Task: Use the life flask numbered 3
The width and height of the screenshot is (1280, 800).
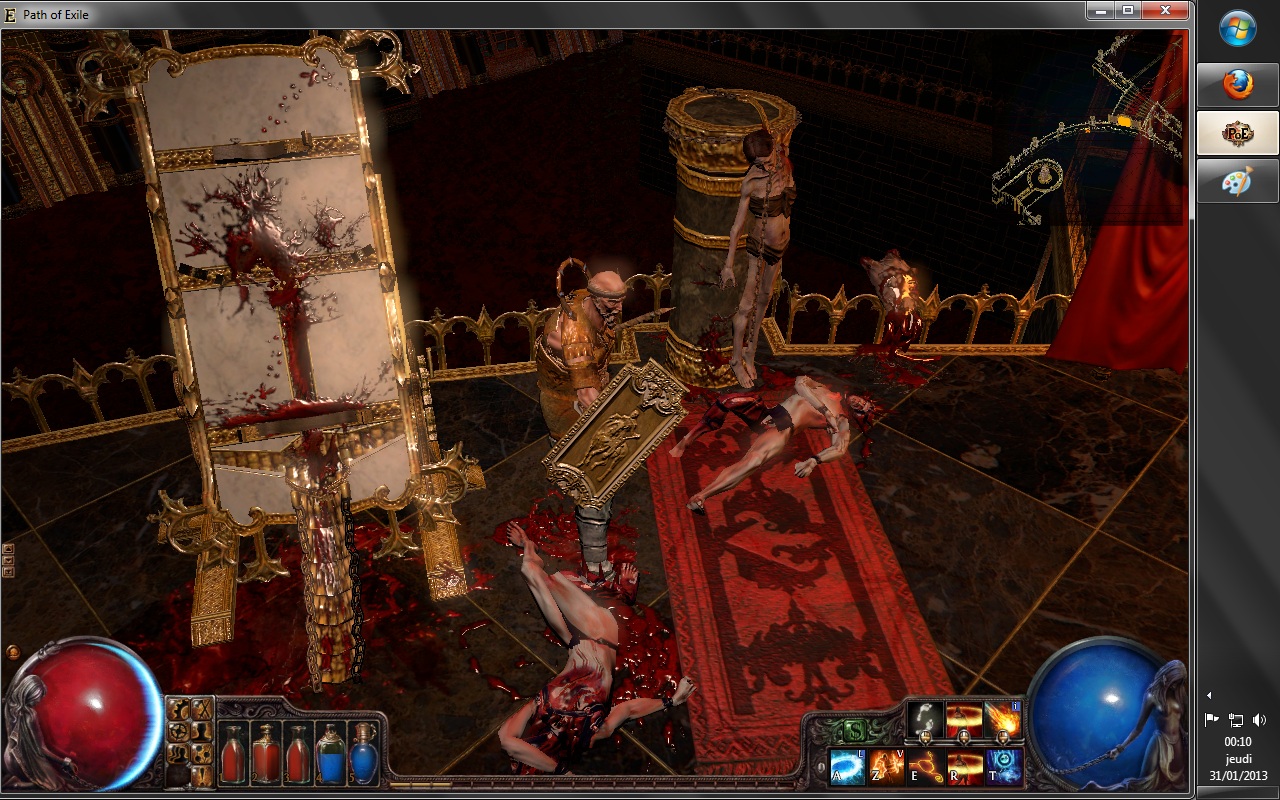Action: (x=297, y=753)
